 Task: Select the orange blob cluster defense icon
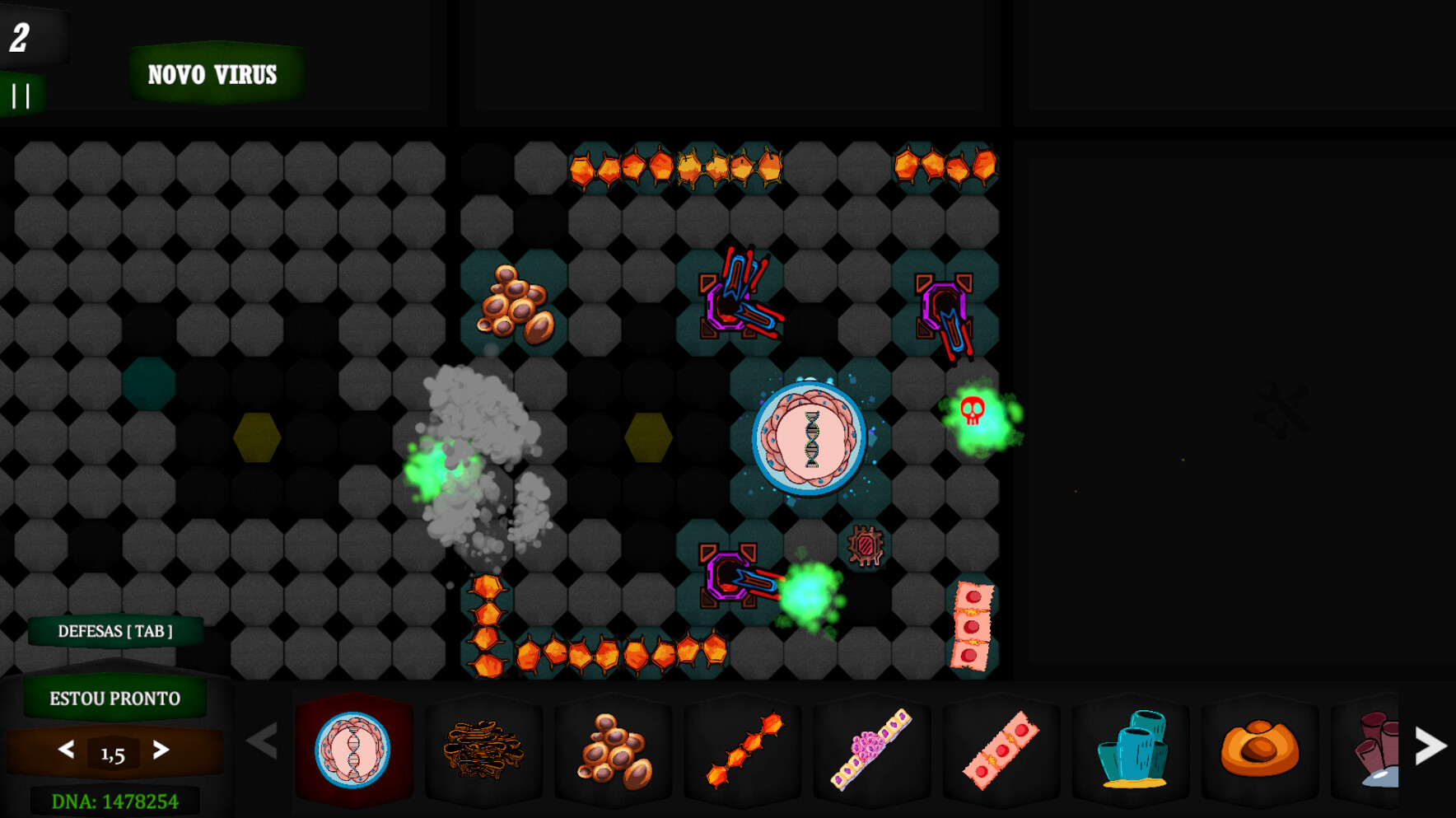tap(614, 752)
